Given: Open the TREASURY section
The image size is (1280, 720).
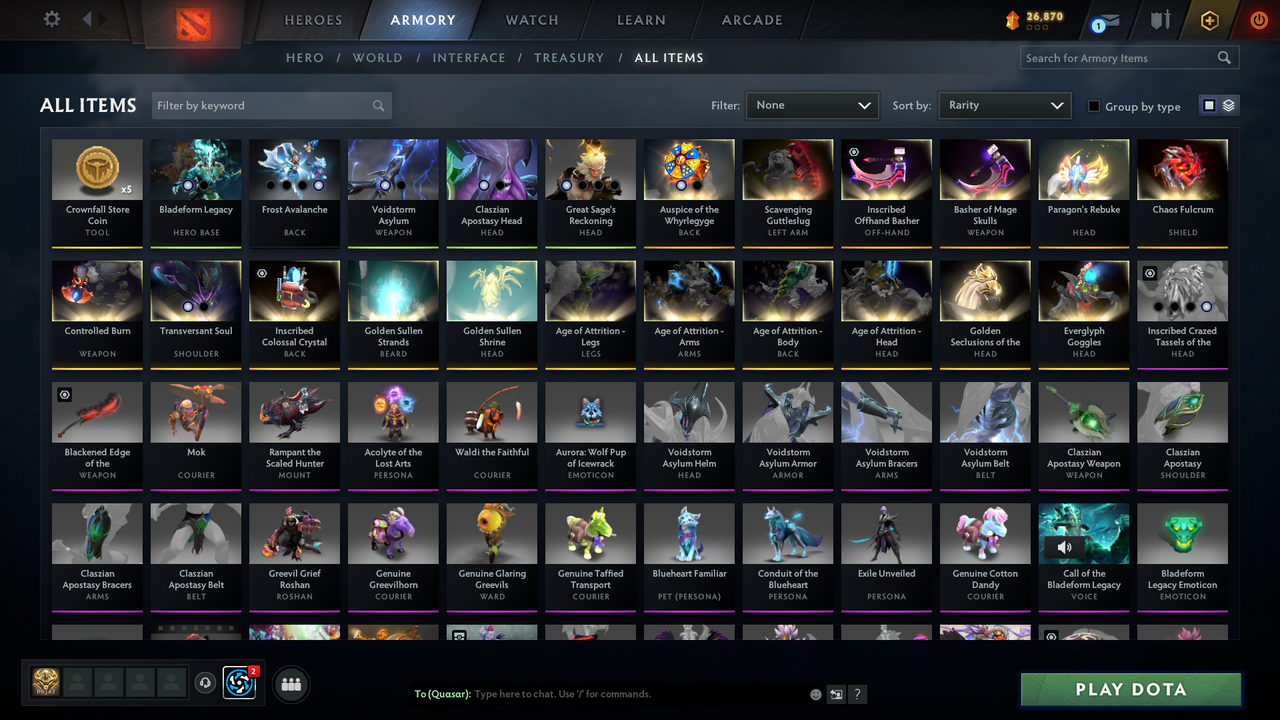Looking at the screenshot, I should [x=569, y=58].
